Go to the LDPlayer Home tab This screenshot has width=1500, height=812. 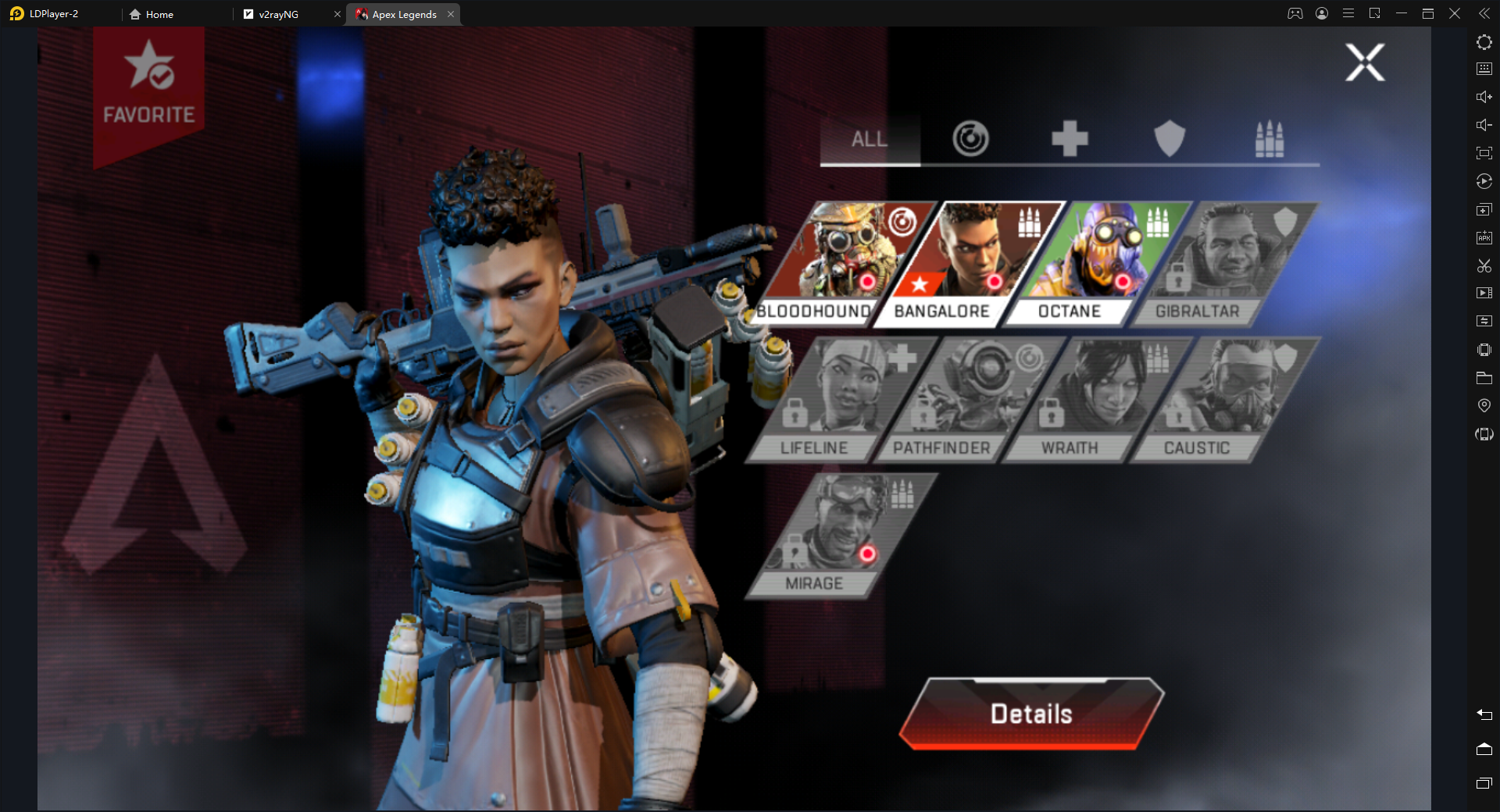[x=159, y=14]
